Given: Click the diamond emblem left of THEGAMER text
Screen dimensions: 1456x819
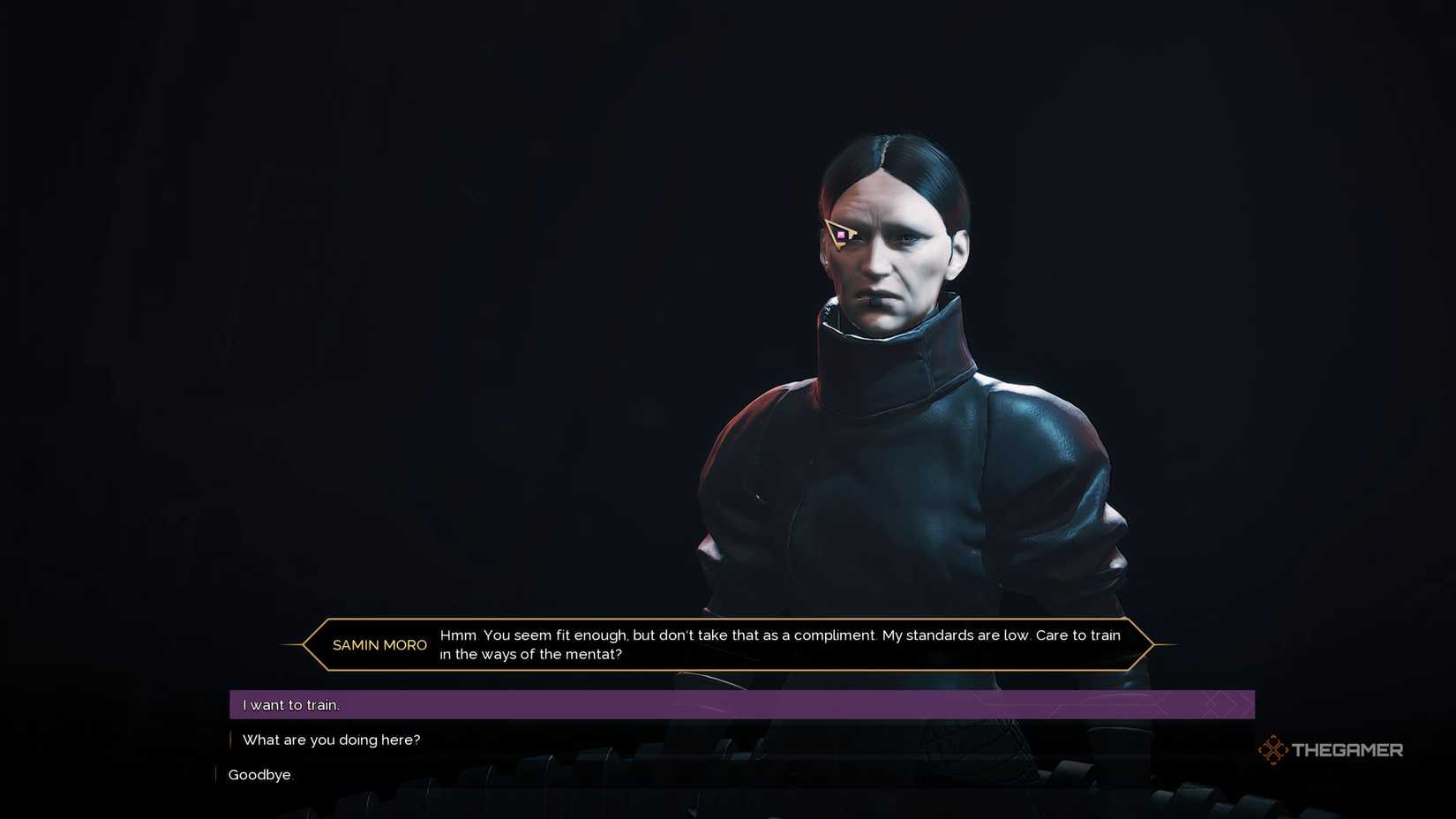Looking at the screenshot, I should [x=1275, y=749].
